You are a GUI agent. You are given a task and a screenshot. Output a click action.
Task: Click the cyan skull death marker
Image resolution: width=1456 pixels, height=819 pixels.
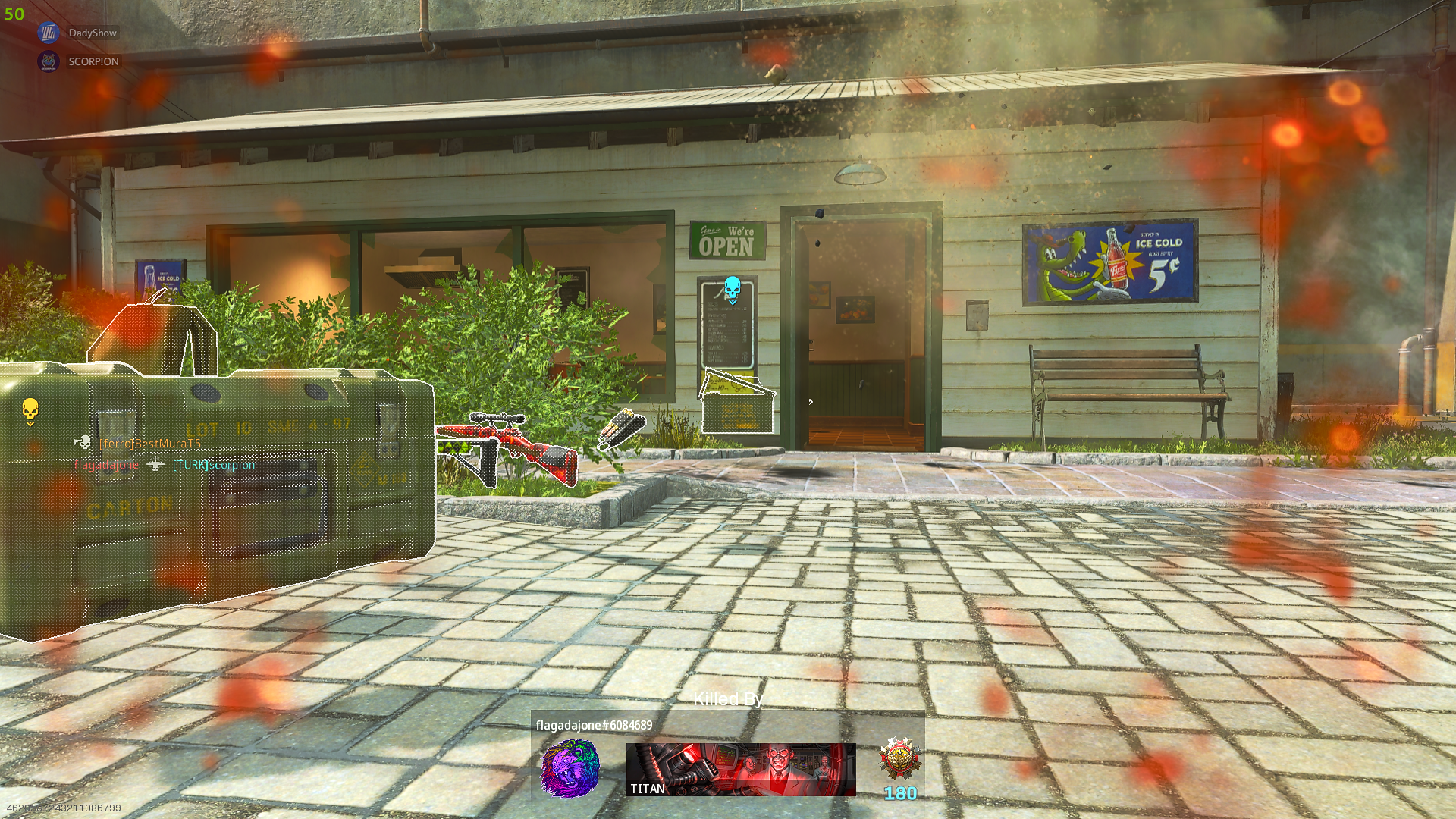pos(732,289)
